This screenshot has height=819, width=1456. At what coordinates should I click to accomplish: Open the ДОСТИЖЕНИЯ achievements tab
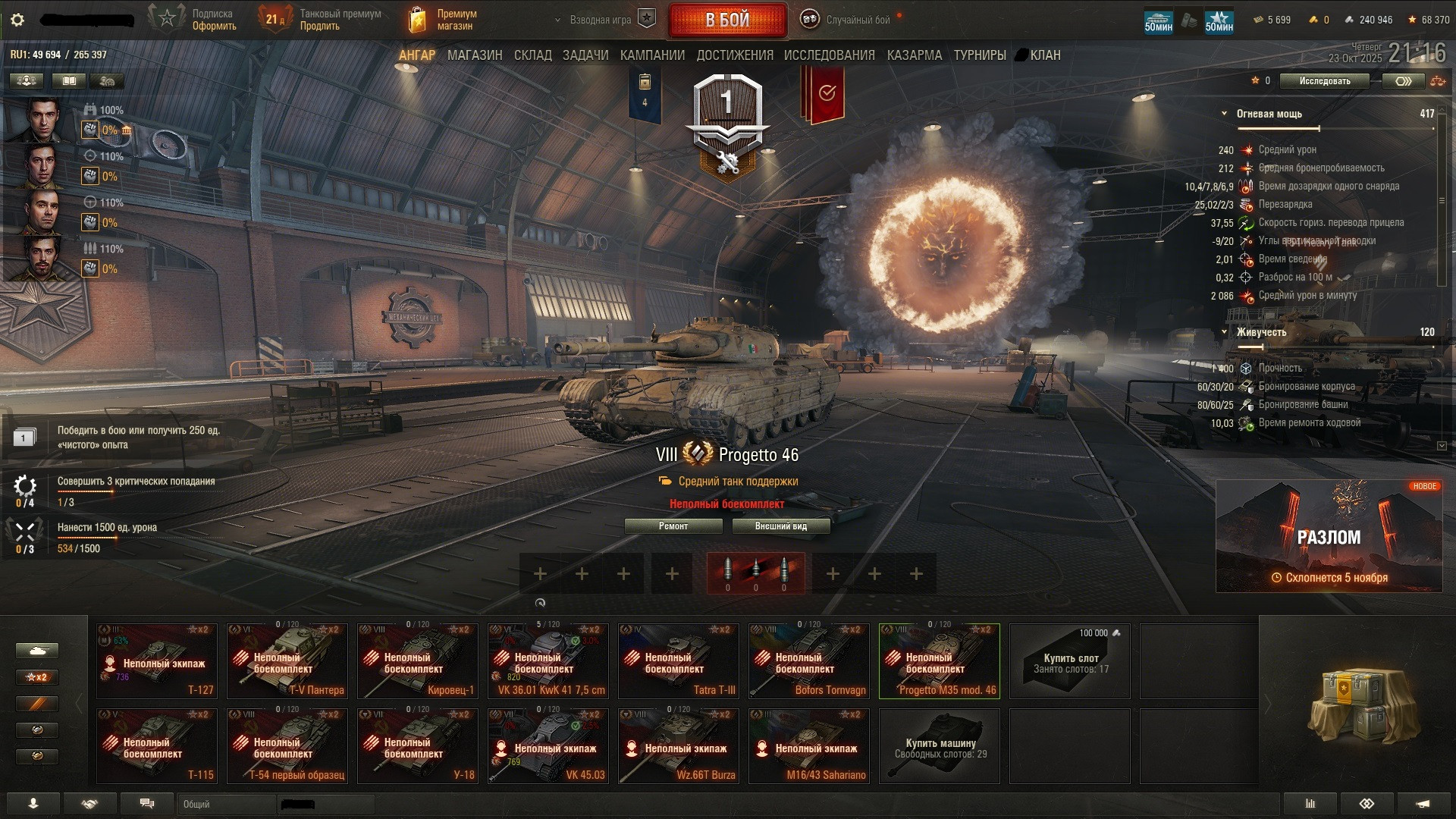(x=735, y=55)
